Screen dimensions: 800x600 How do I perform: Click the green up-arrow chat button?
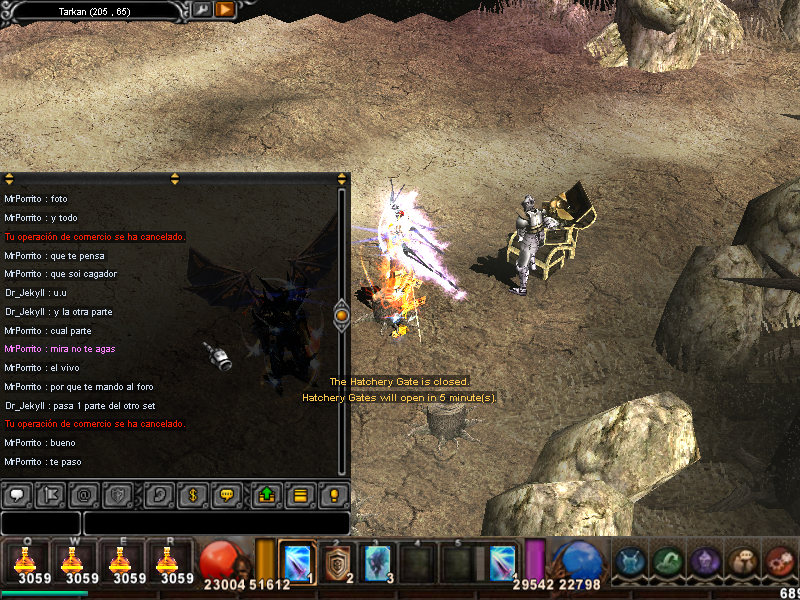265,494
